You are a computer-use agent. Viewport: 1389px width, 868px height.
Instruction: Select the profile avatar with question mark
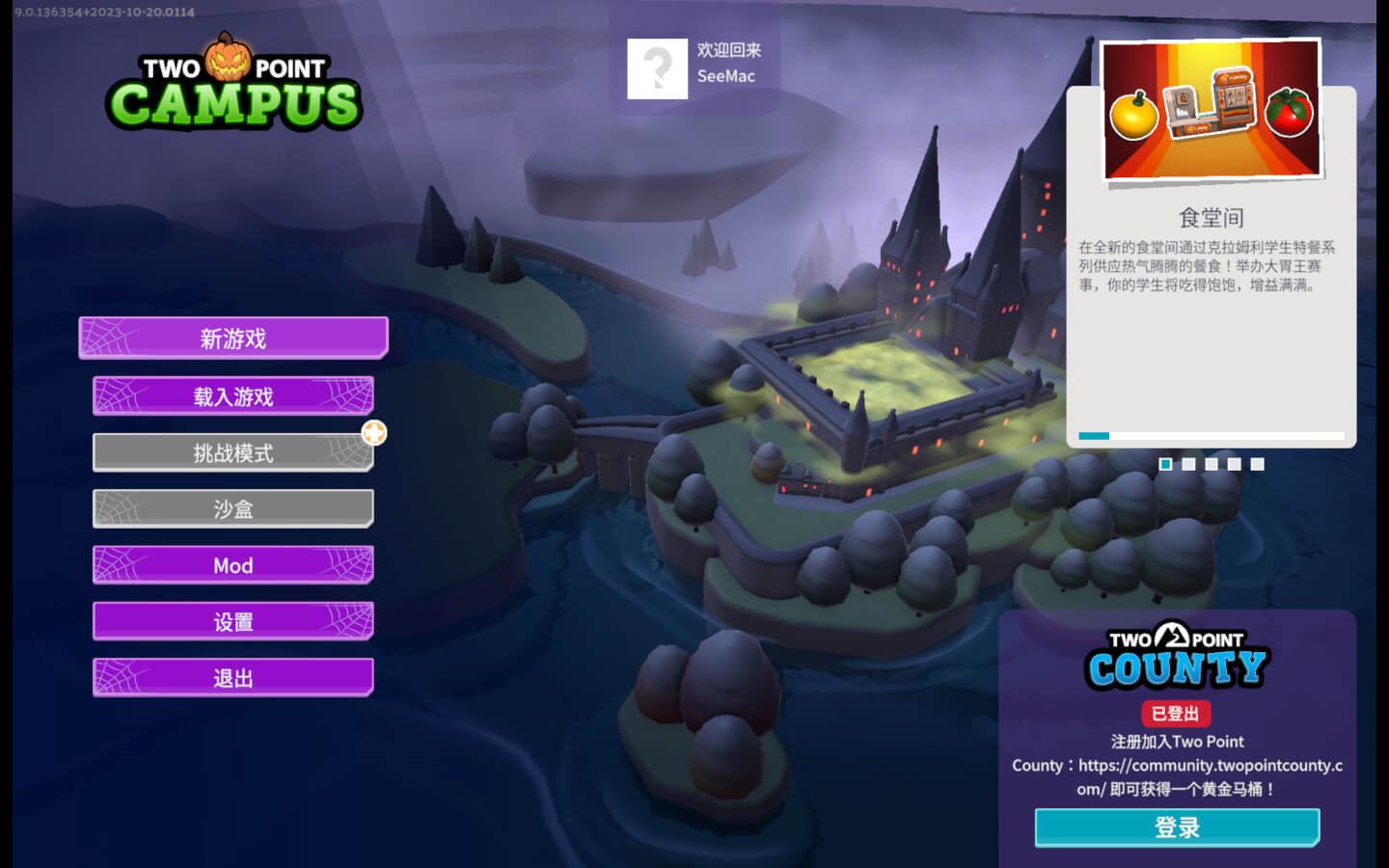[x=657, y=68]
